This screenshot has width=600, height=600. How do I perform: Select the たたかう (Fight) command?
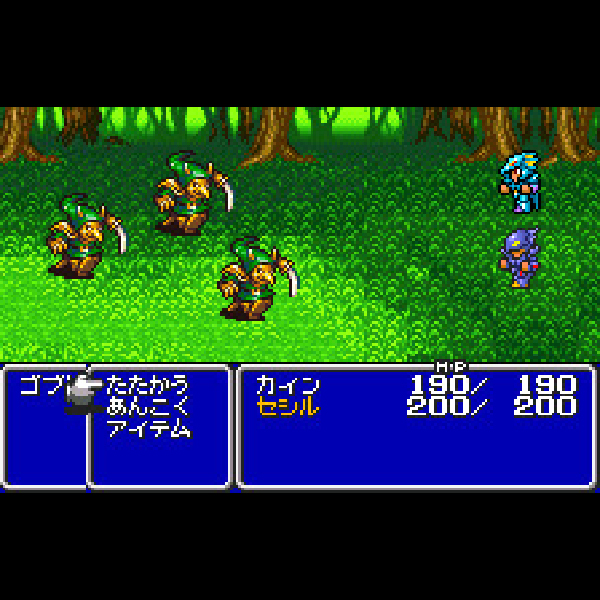click(147, 385)
